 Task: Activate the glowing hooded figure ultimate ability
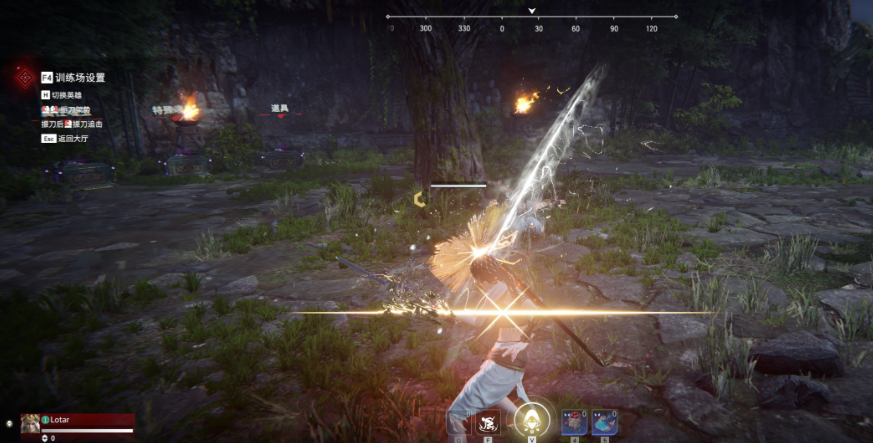pos(530,420)
